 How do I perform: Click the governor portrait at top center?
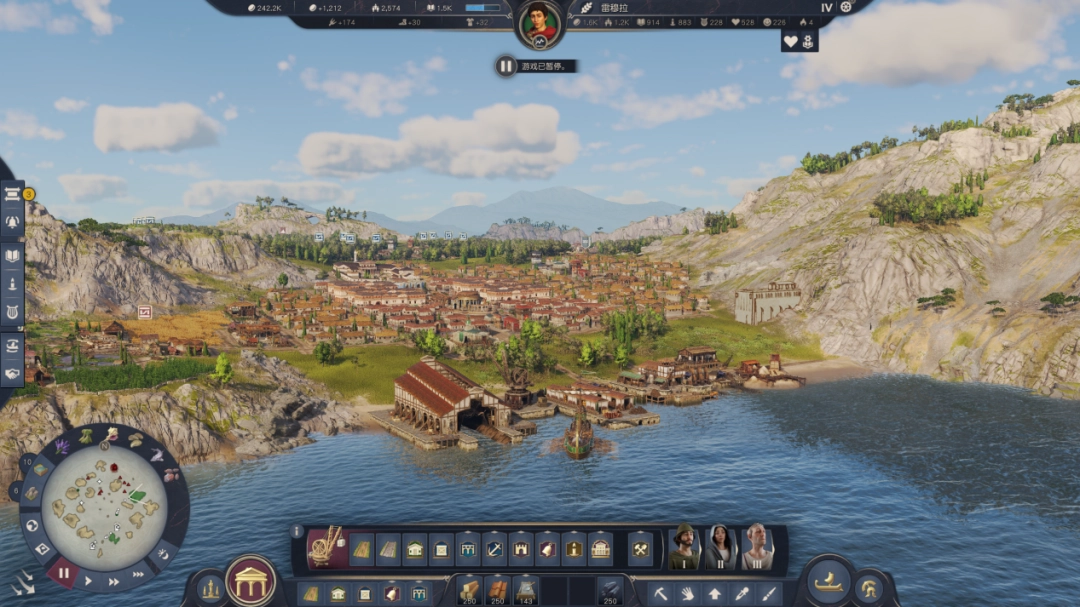pyautogui.click(x=540, y=22)
